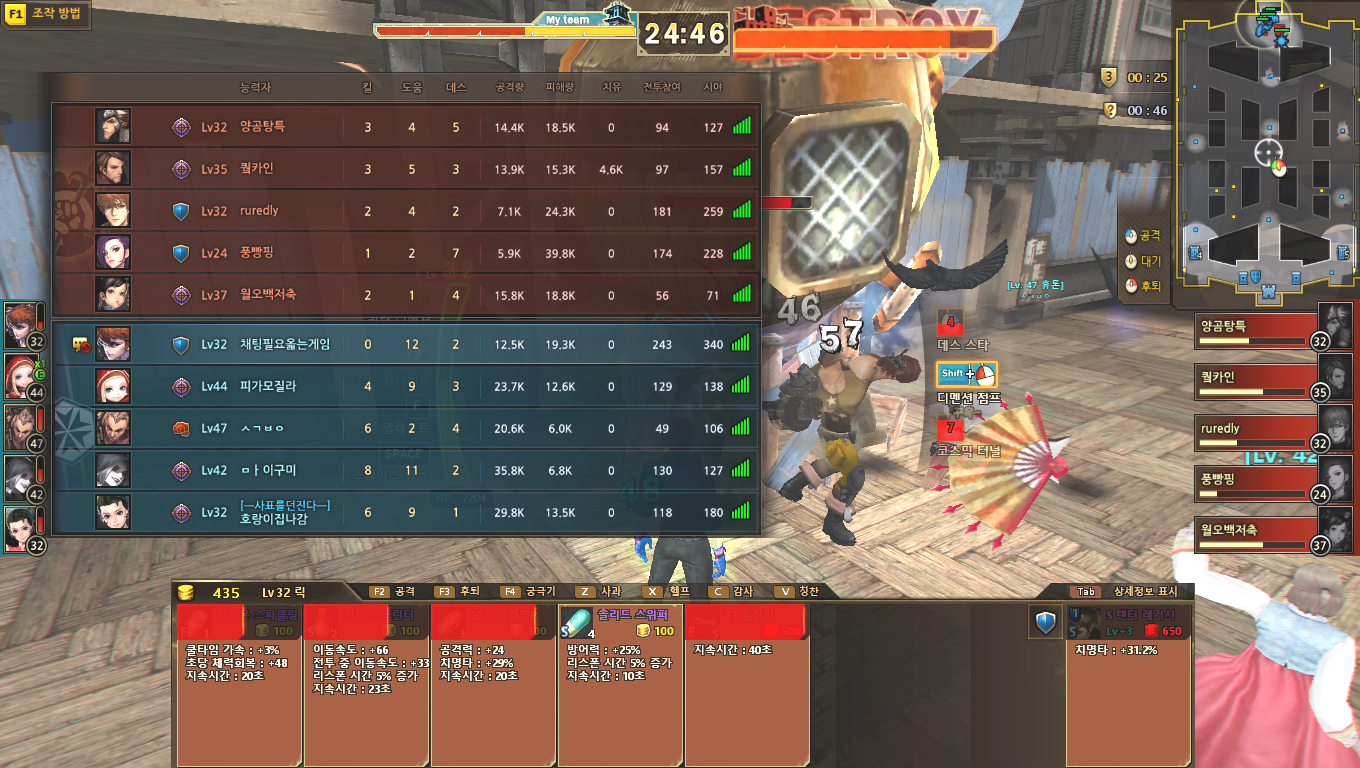Select the 피가모질라 scoreboard row
The width and height of the screenshot is (1360, 768).
pyautogui.click(x=405, y=386)
